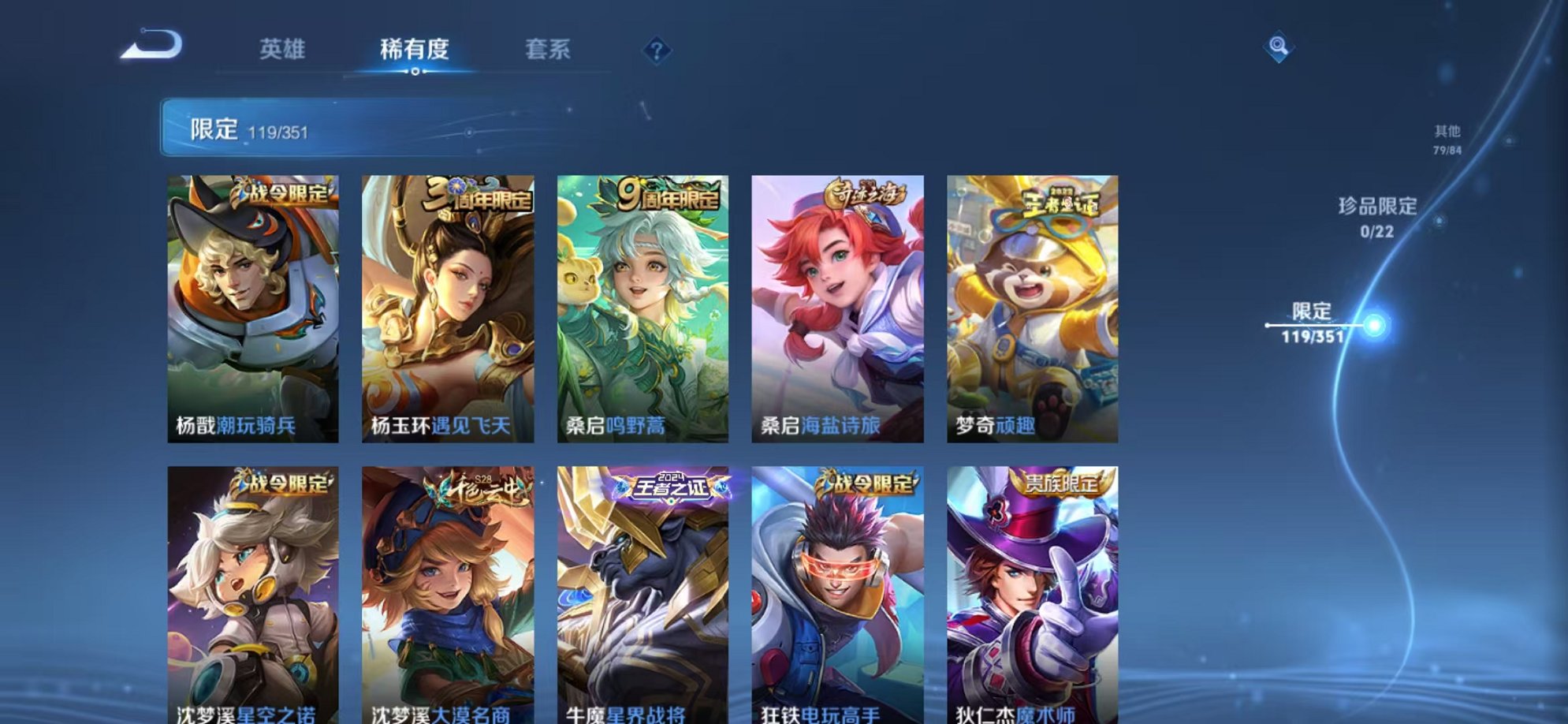Viewport: 1568px width, 724px height.
Task: Open the search magnifier in the top right
Action: 1278,47
